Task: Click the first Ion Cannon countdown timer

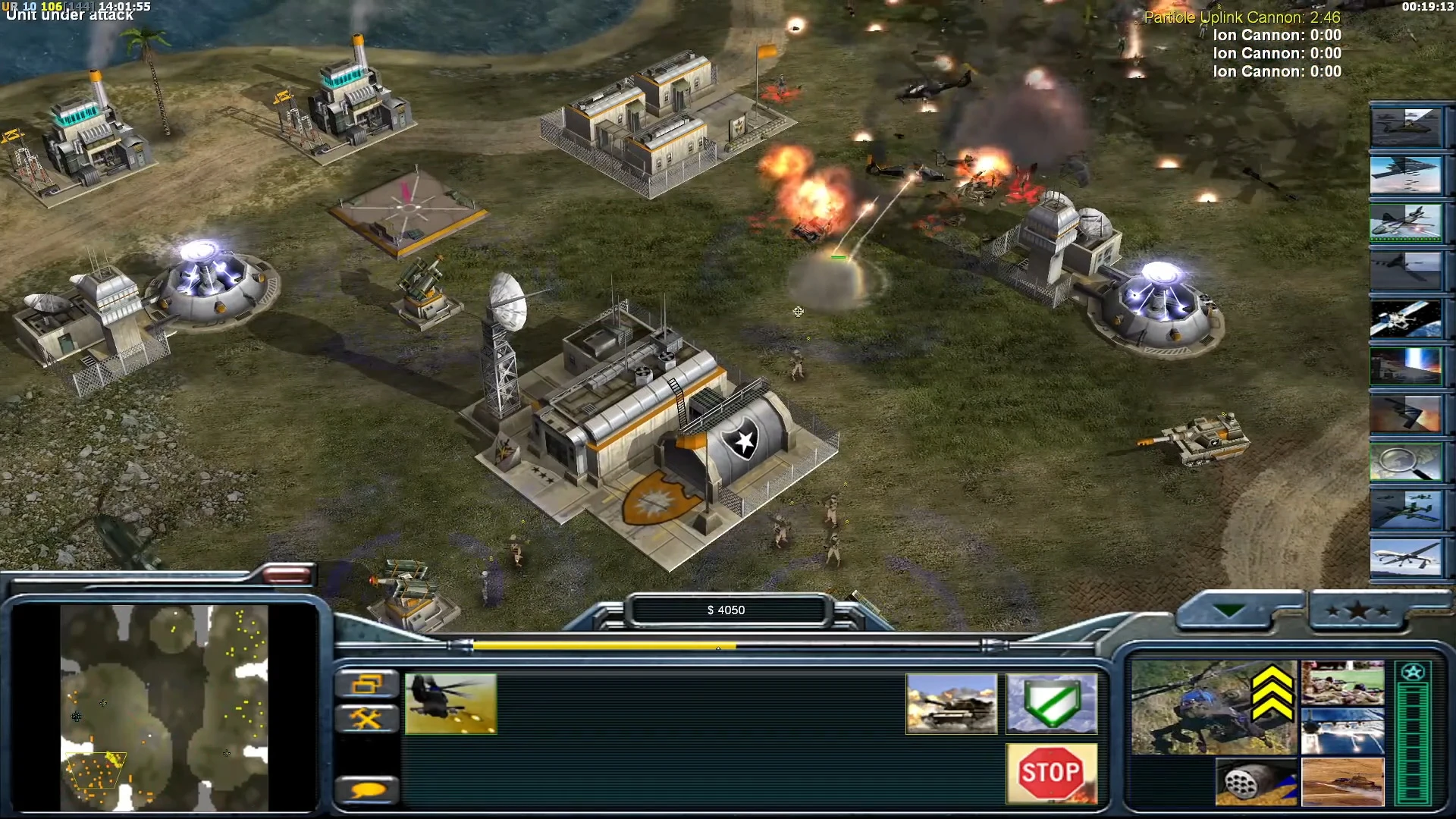Action: coord(1279,36)
